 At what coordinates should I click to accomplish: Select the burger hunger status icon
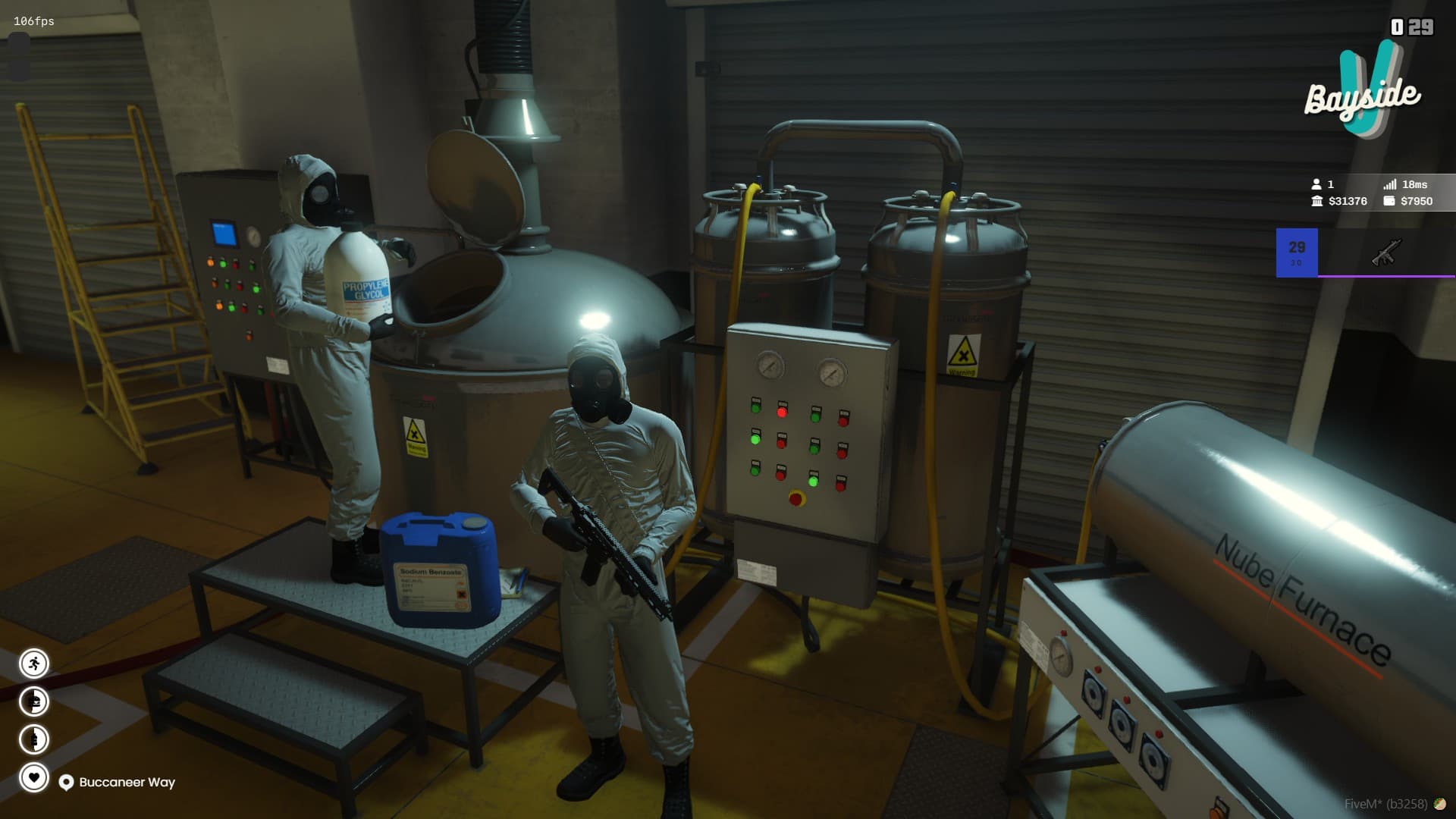33,701
